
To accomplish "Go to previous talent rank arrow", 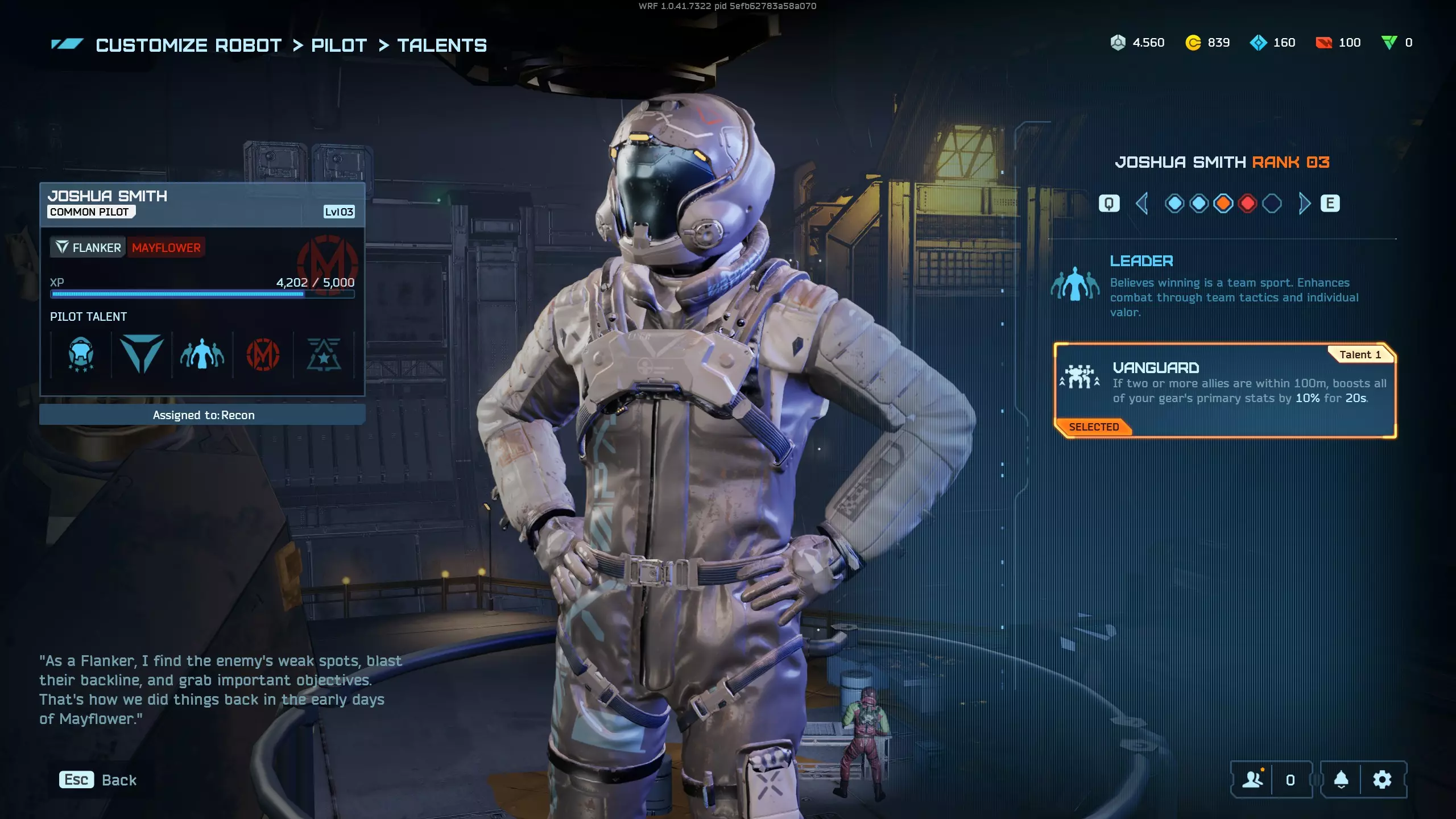I will click(1141, 203).
